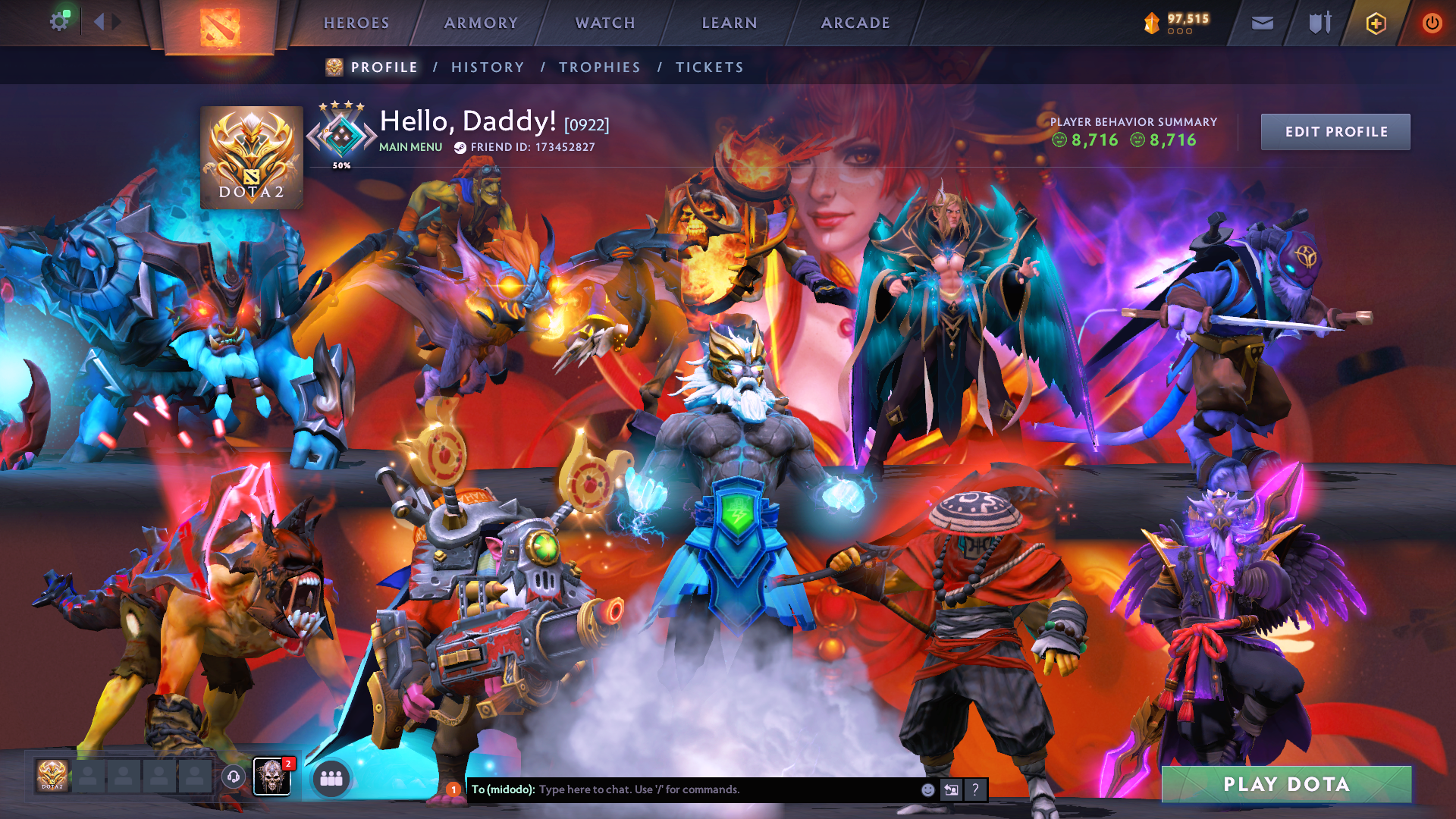Select the Profile tab
The image size is (1456, 819).
click(384, 67)
